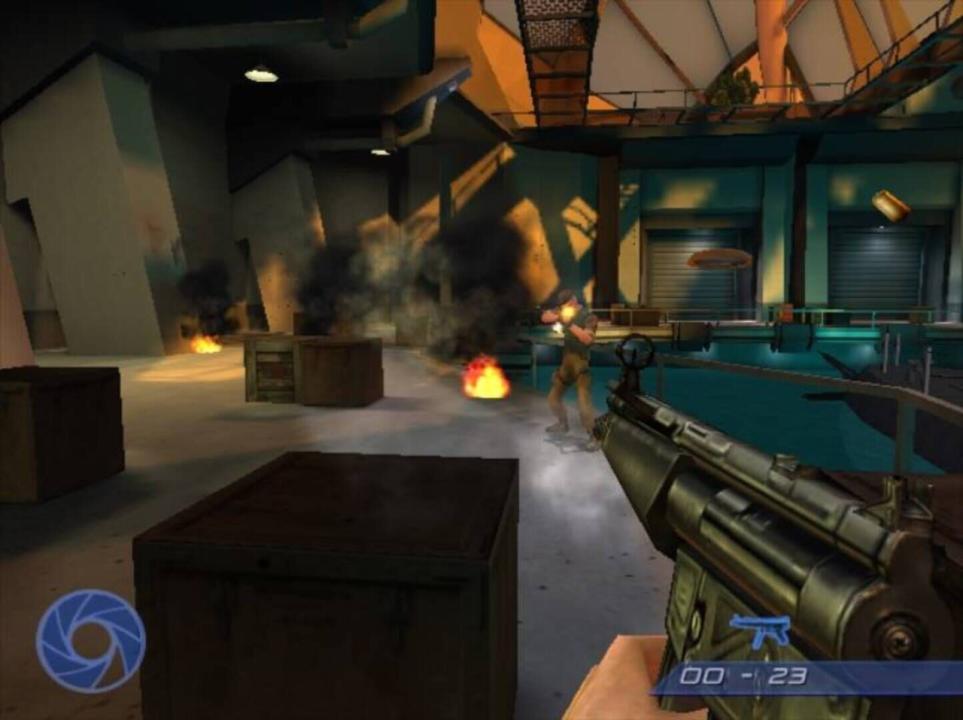963x720 pixels.
Task: Select the blue submachine gun weapon icon
Action: [x=760, y=629]
